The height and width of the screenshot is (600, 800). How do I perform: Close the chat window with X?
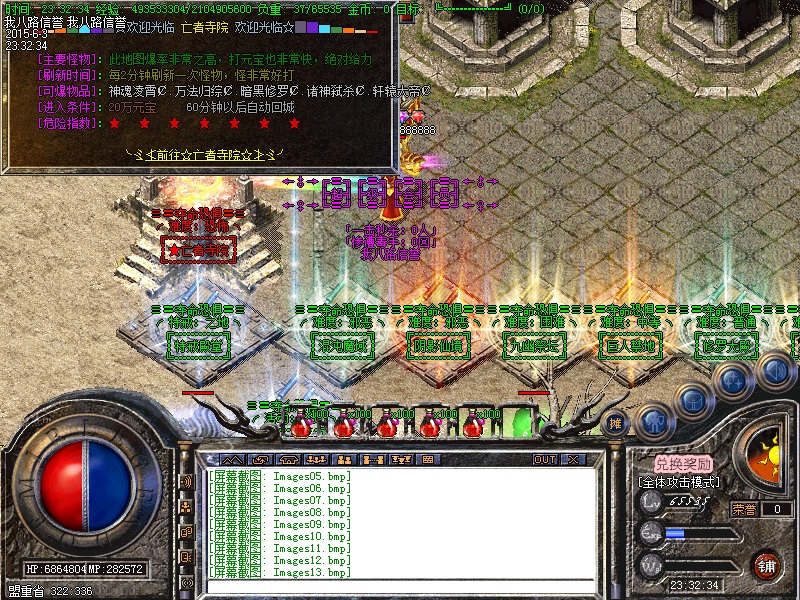(573, 460)
